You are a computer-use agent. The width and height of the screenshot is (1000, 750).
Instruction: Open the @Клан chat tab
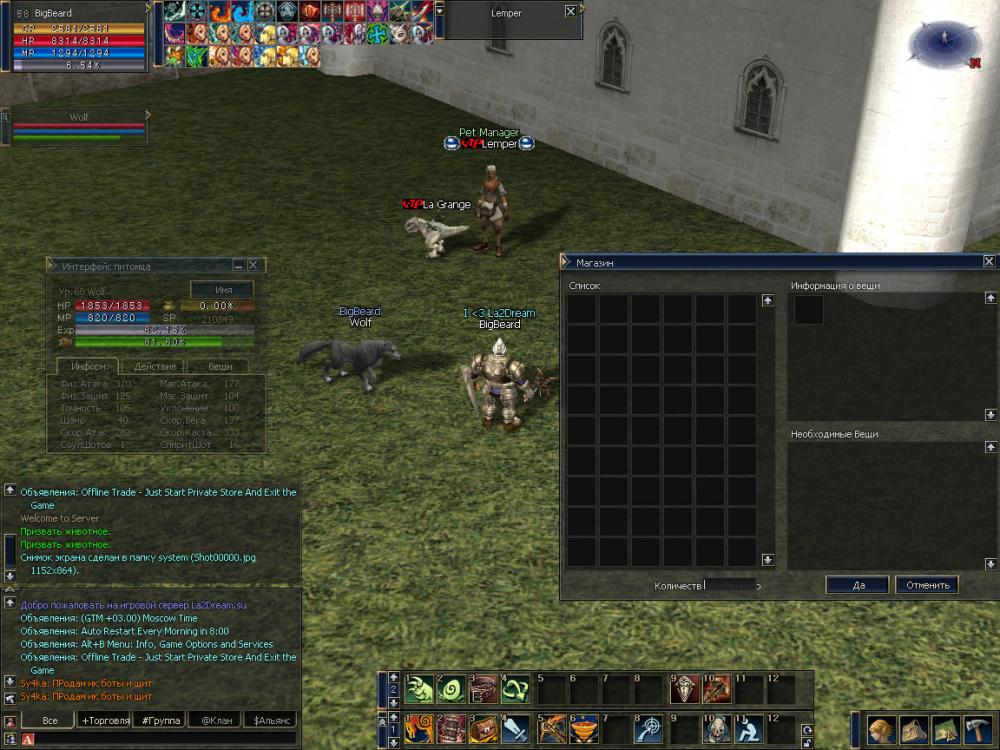pyautogui.click(x=217, y=720)
